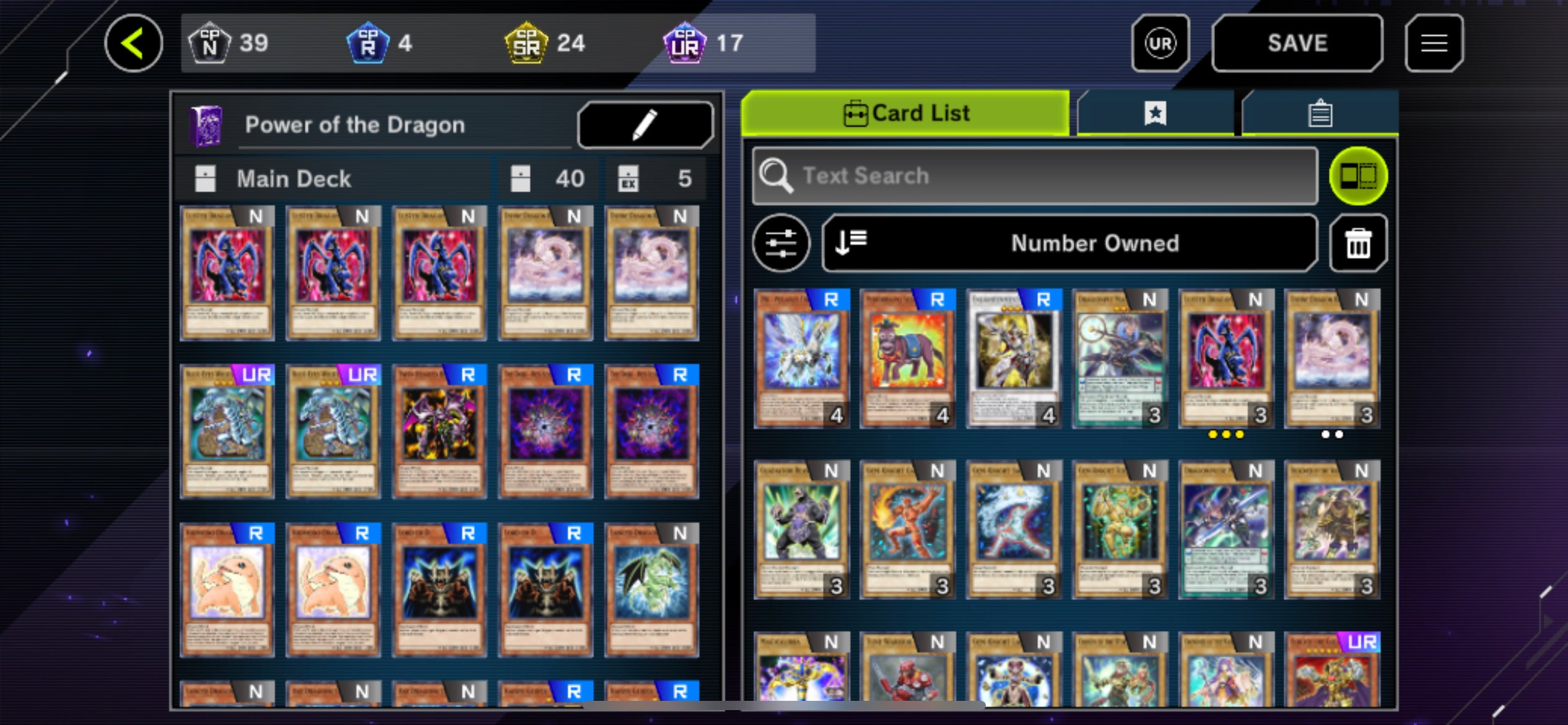Click the UR icon beside SAVE
This screenshot has width=1568, height=725.
point(1161,42)
